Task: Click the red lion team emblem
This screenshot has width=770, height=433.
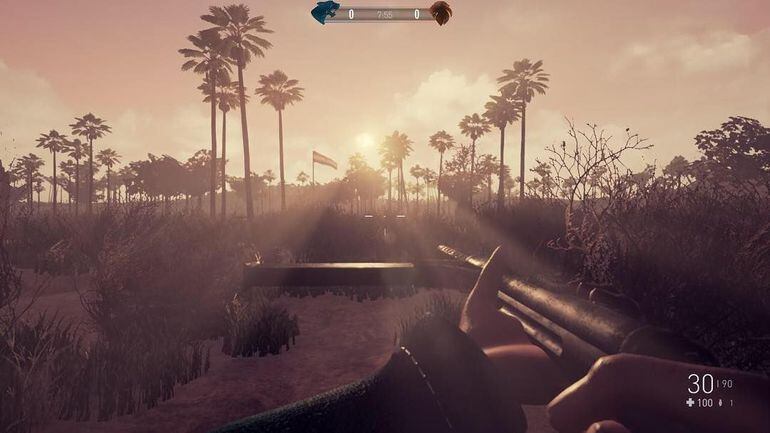Action: (440, 13)
